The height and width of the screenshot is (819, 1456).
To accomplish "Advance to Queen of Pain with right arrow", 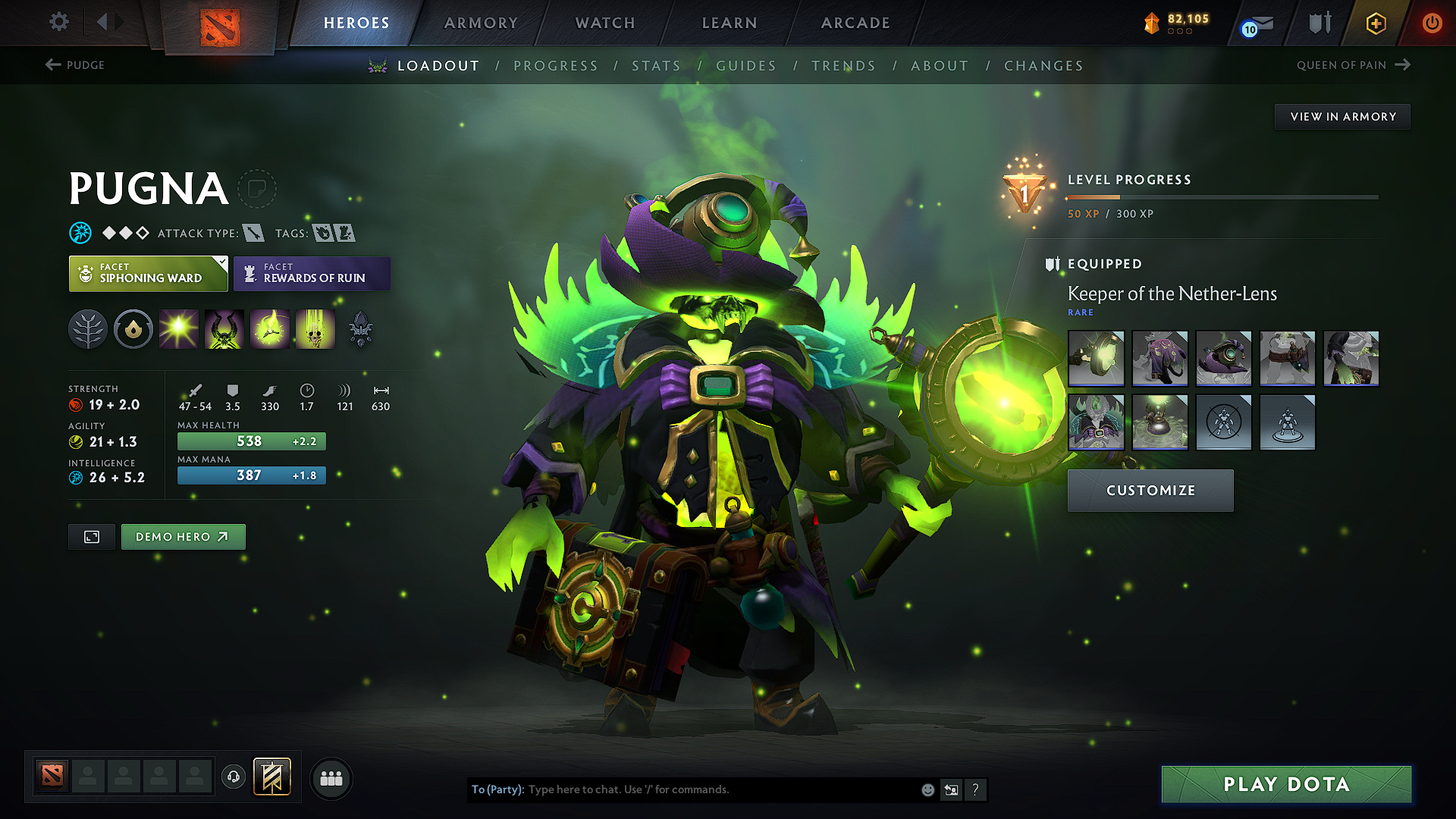I will [1404, 64].
